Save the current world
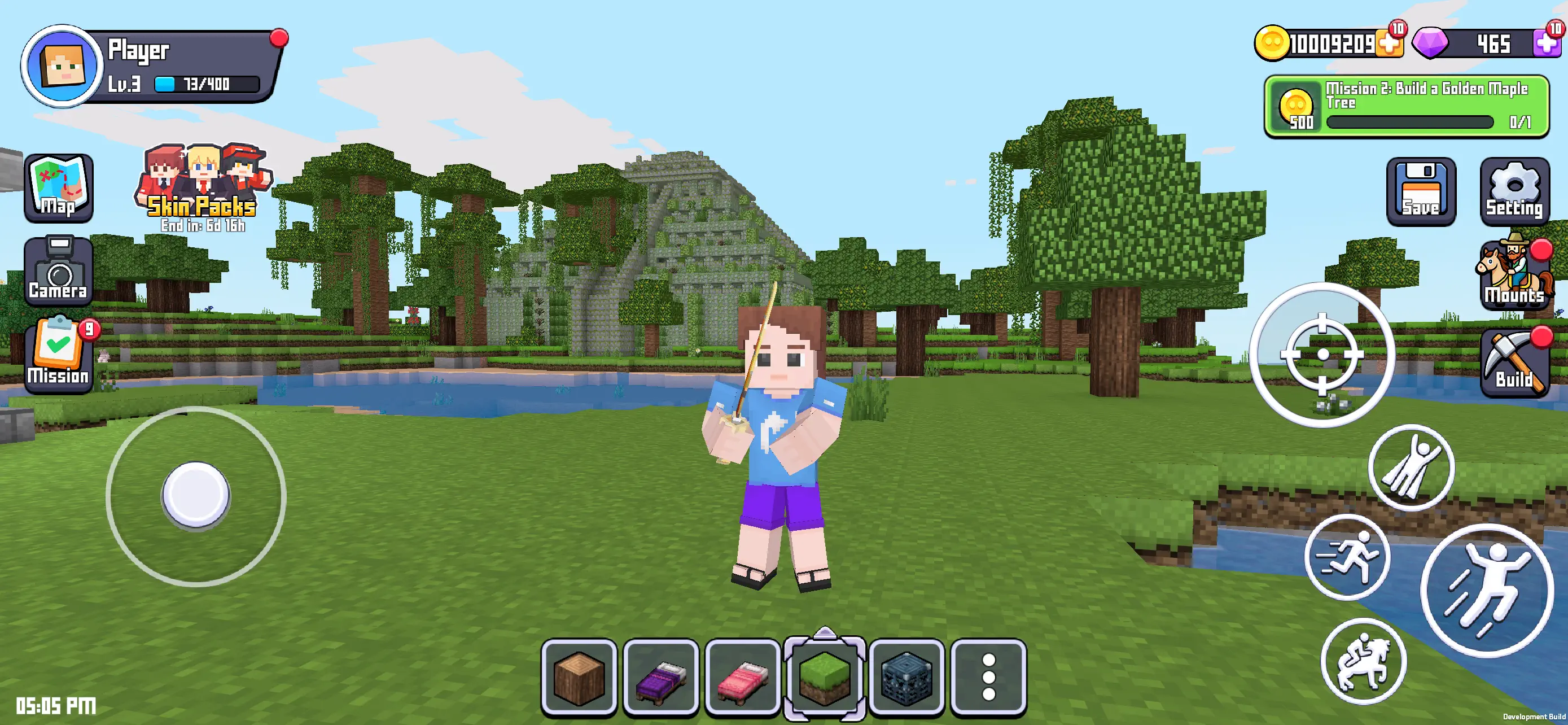 [1421, 193]
